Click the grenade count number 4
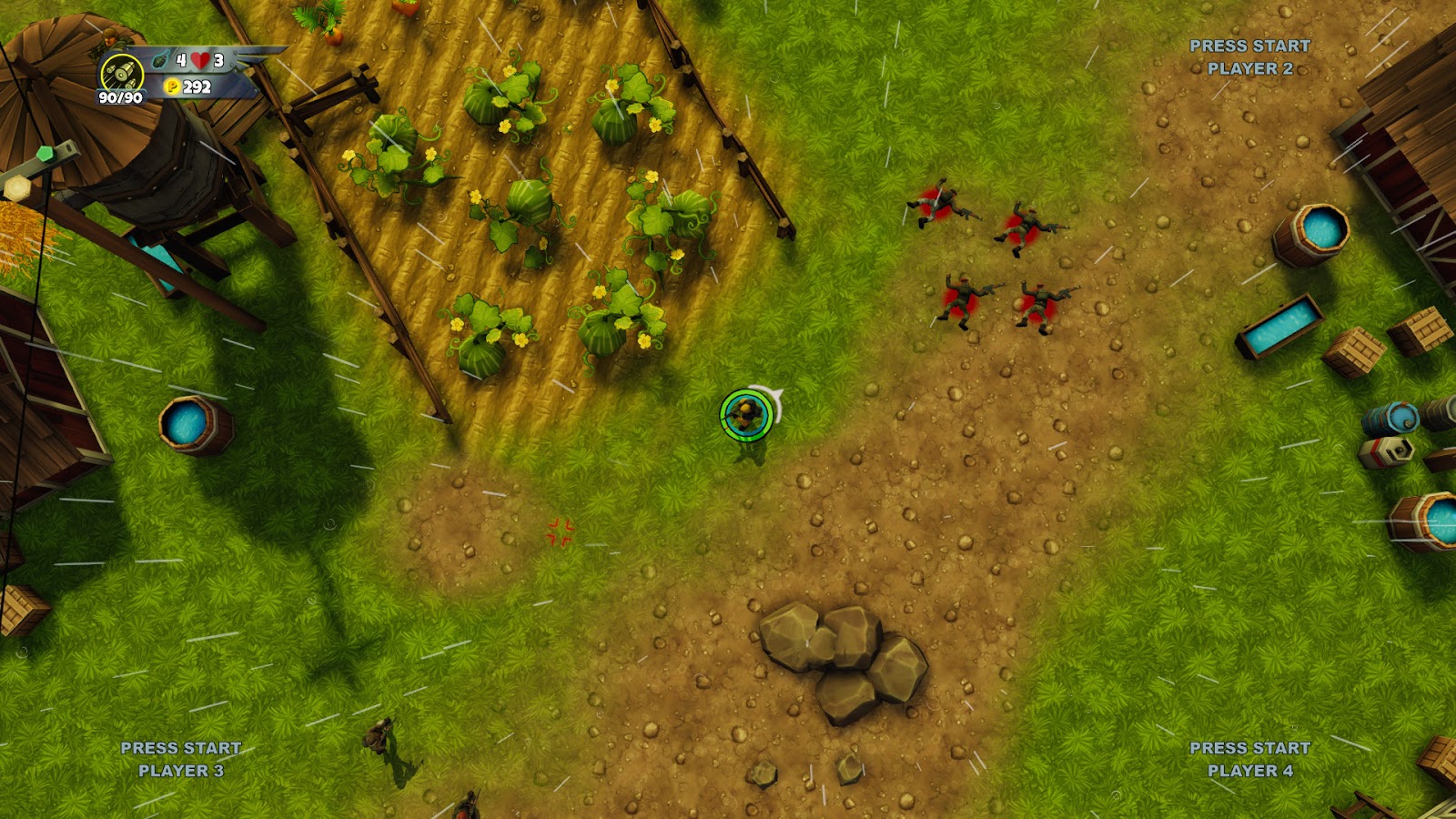Image resolution: width=1456 pixels, height=819 pixels. [179, 57]
